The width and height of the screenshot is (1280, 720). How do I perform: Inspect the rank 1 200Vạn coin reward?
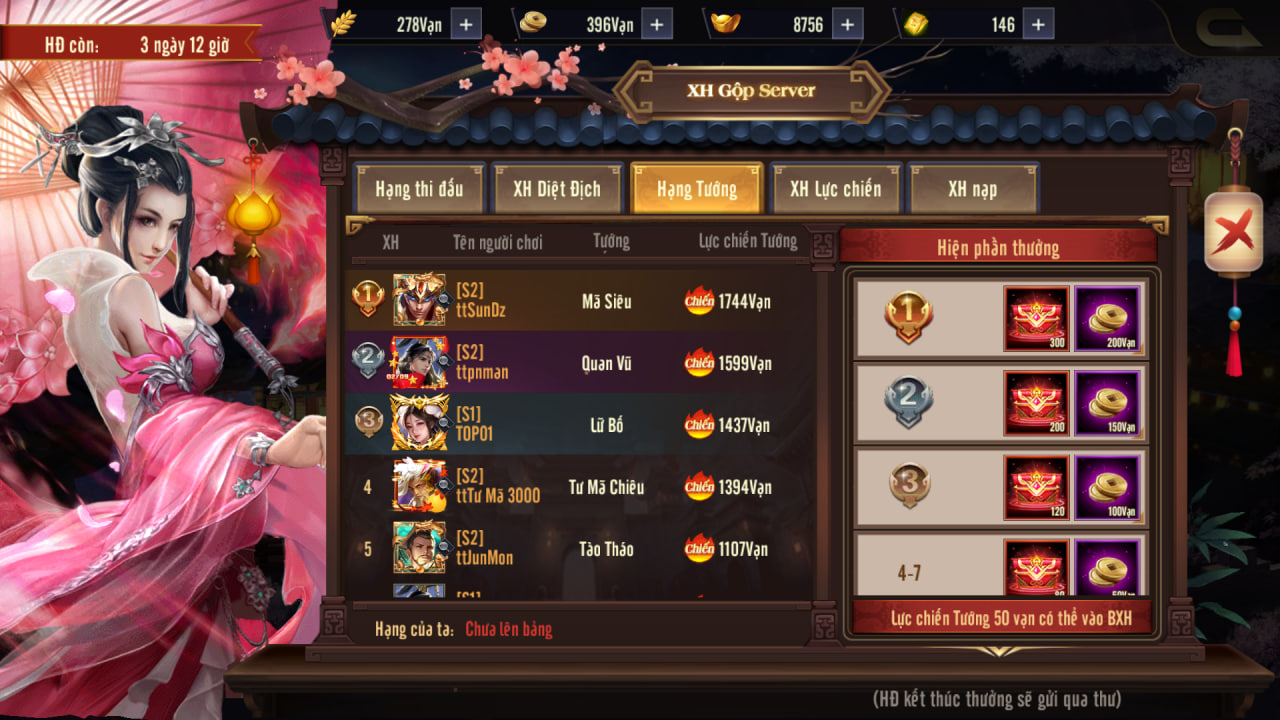tap(1107, 318)
